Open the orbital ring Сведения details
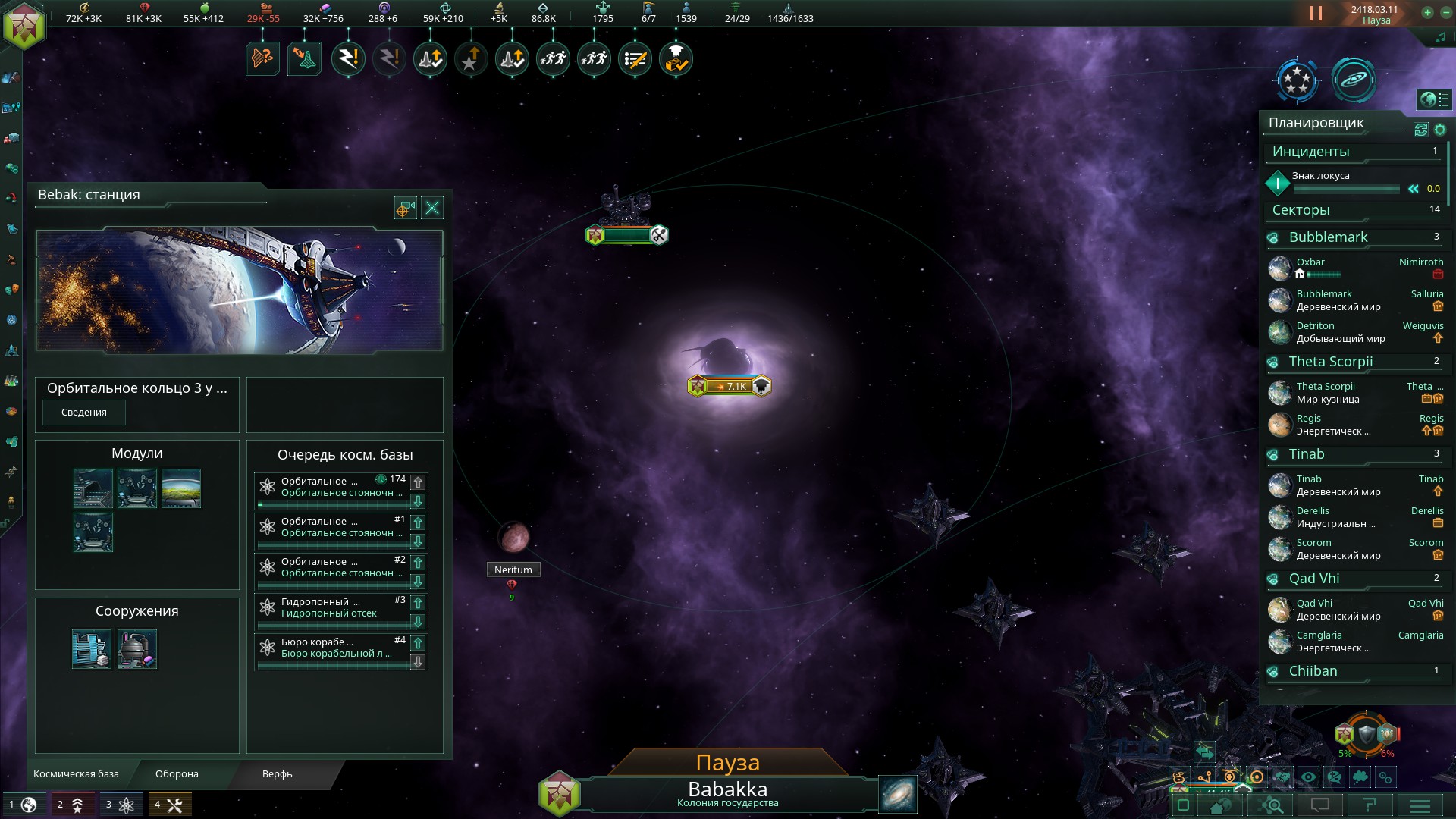Viewport: 1456px width, 819px height. coord(83,413)
